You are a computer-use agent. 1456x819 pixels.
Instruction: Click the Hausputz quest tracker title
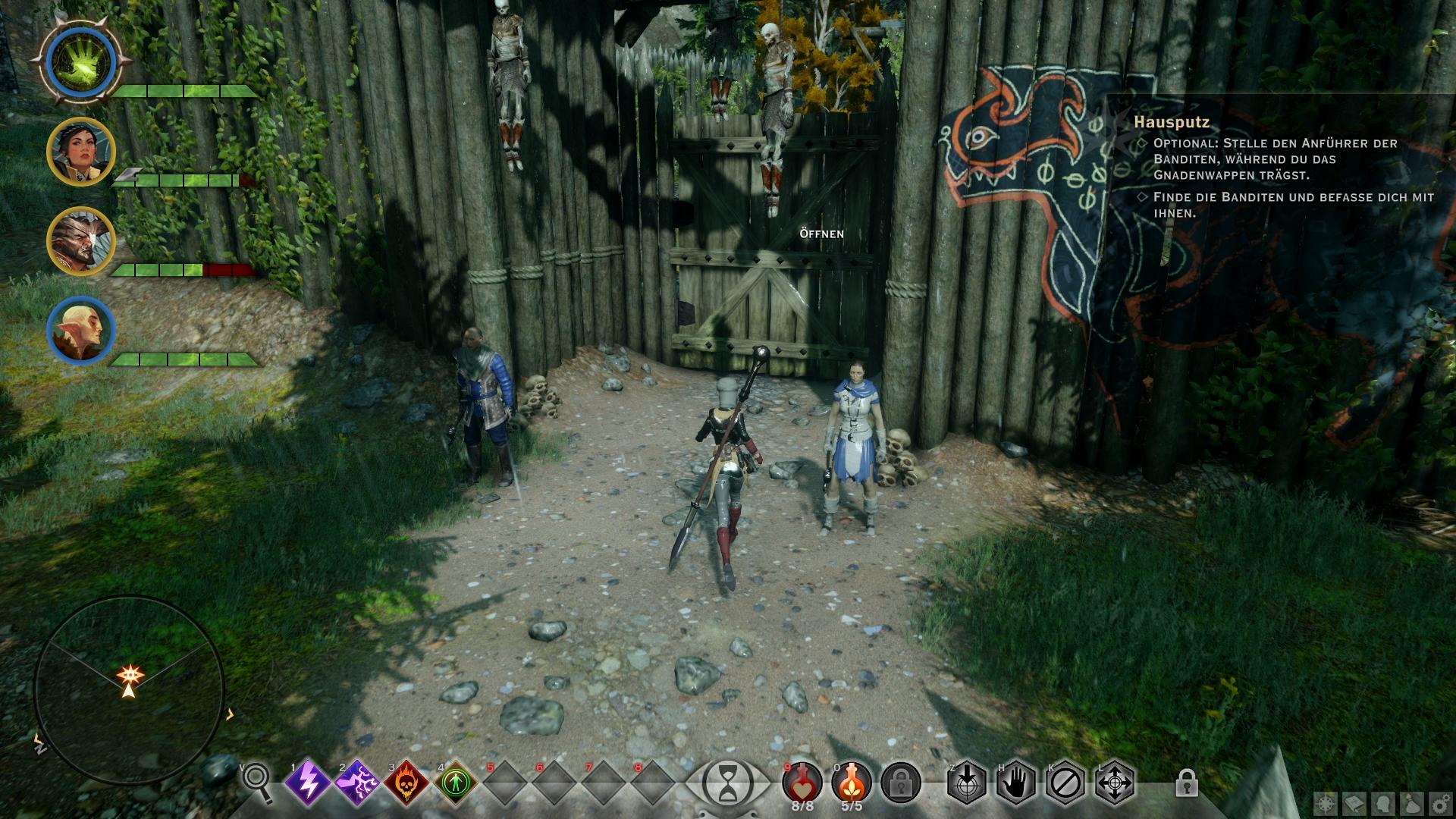(1172, 121)
